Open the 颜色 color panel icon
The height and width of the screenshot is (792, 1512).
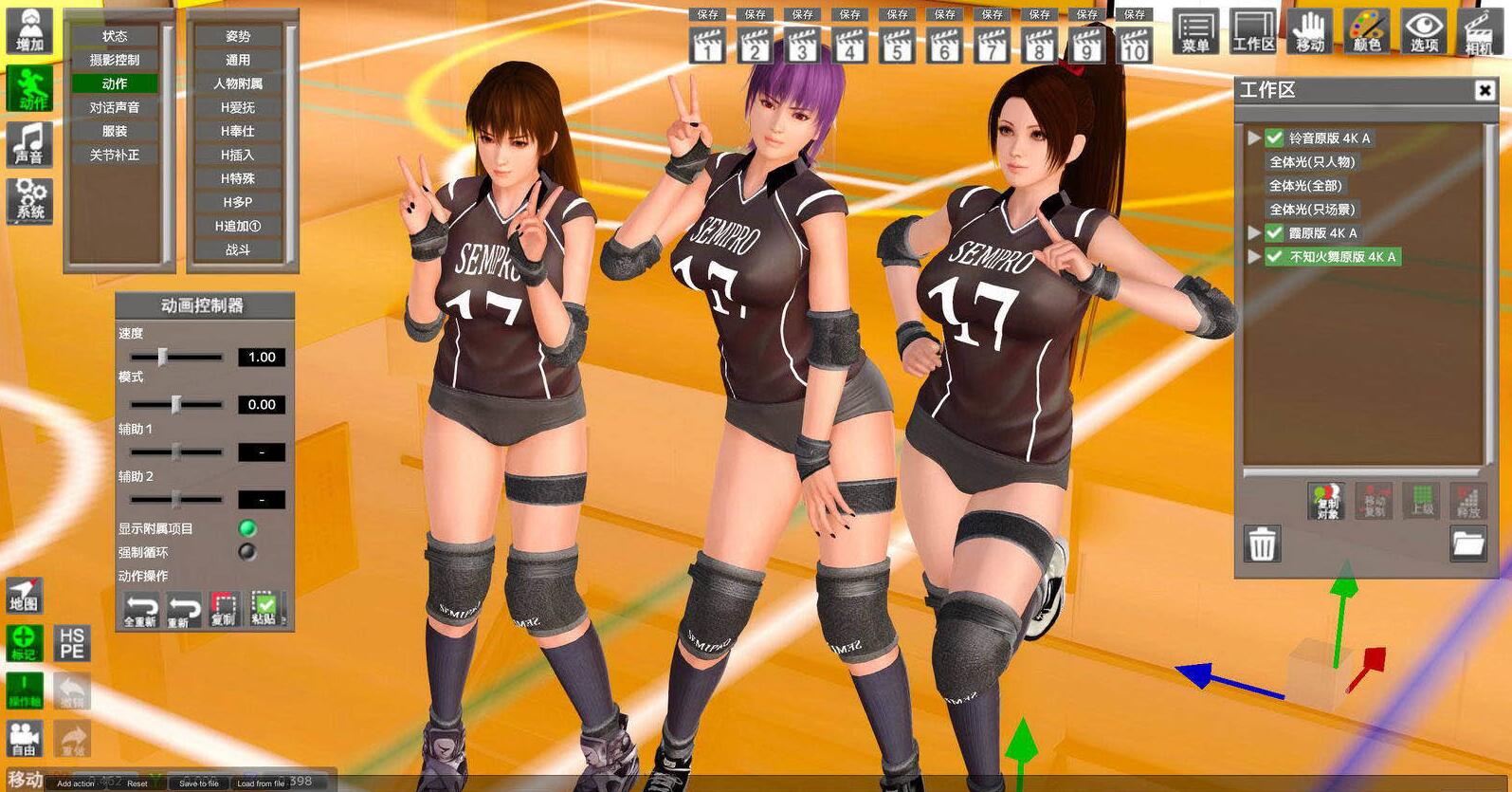1367,30
